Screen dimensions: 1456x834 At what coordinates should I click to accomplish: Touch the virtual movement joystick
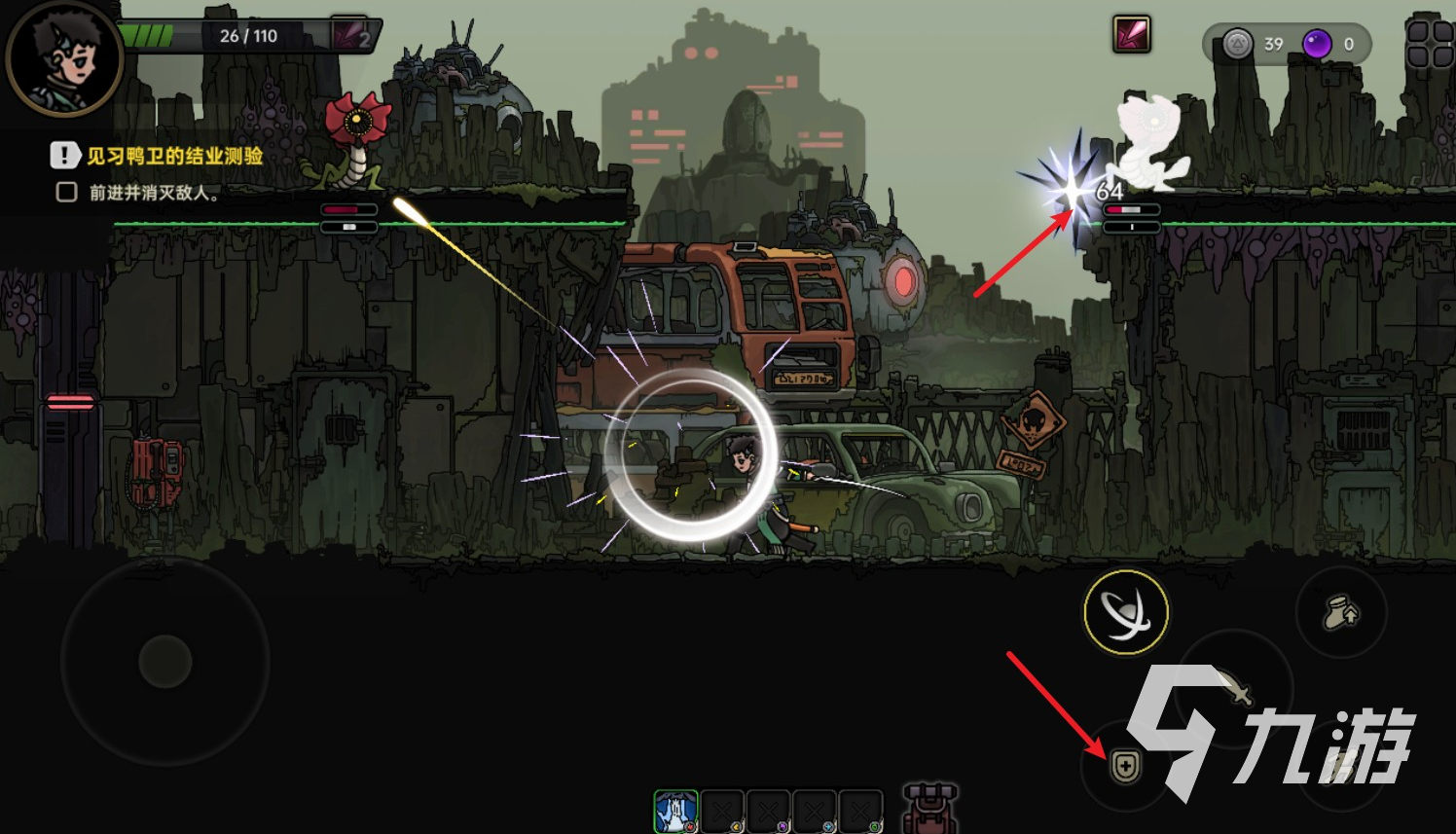point(165,662)
